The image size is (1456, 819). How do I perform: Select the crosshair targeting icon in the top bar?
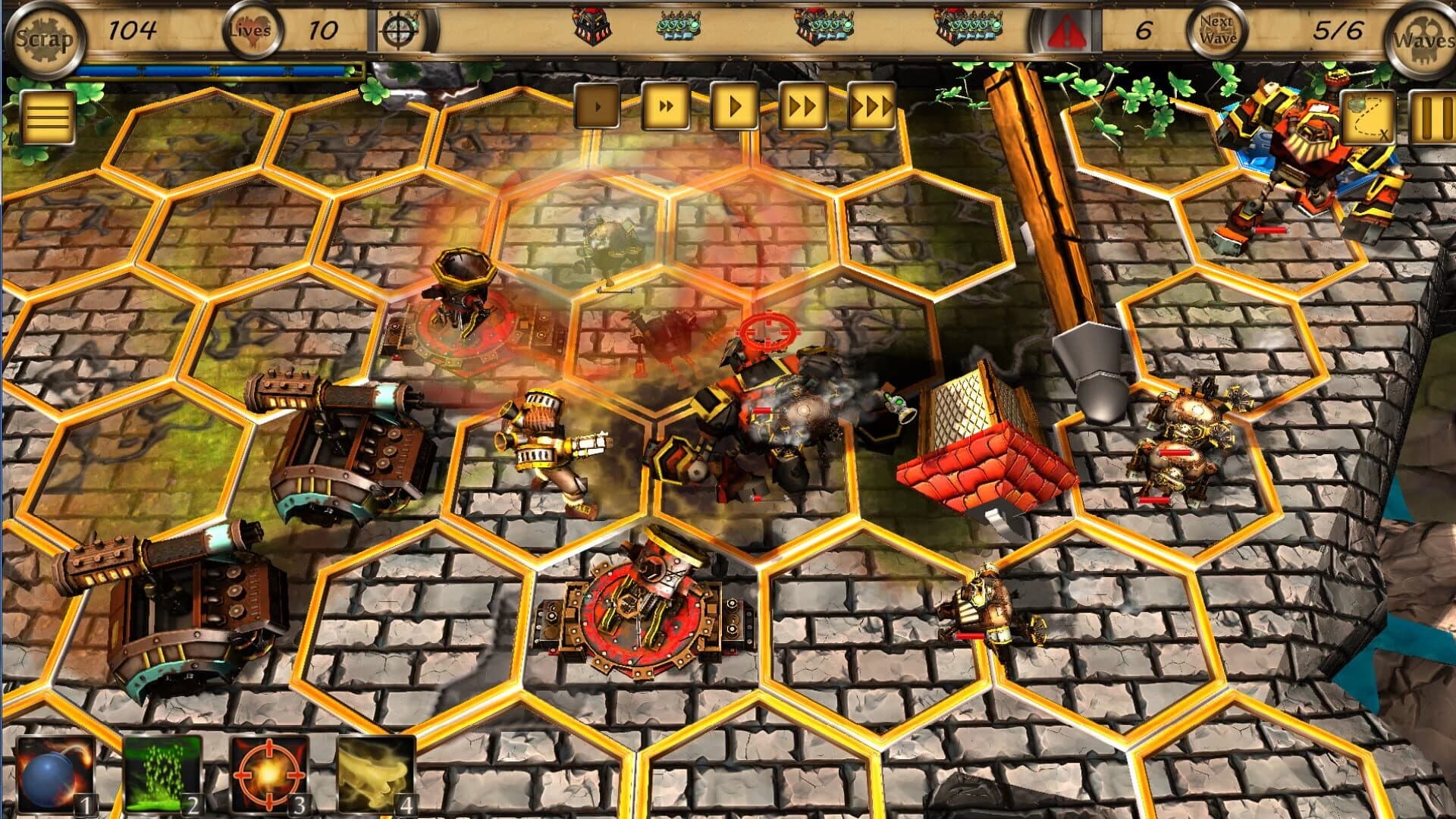398,32
